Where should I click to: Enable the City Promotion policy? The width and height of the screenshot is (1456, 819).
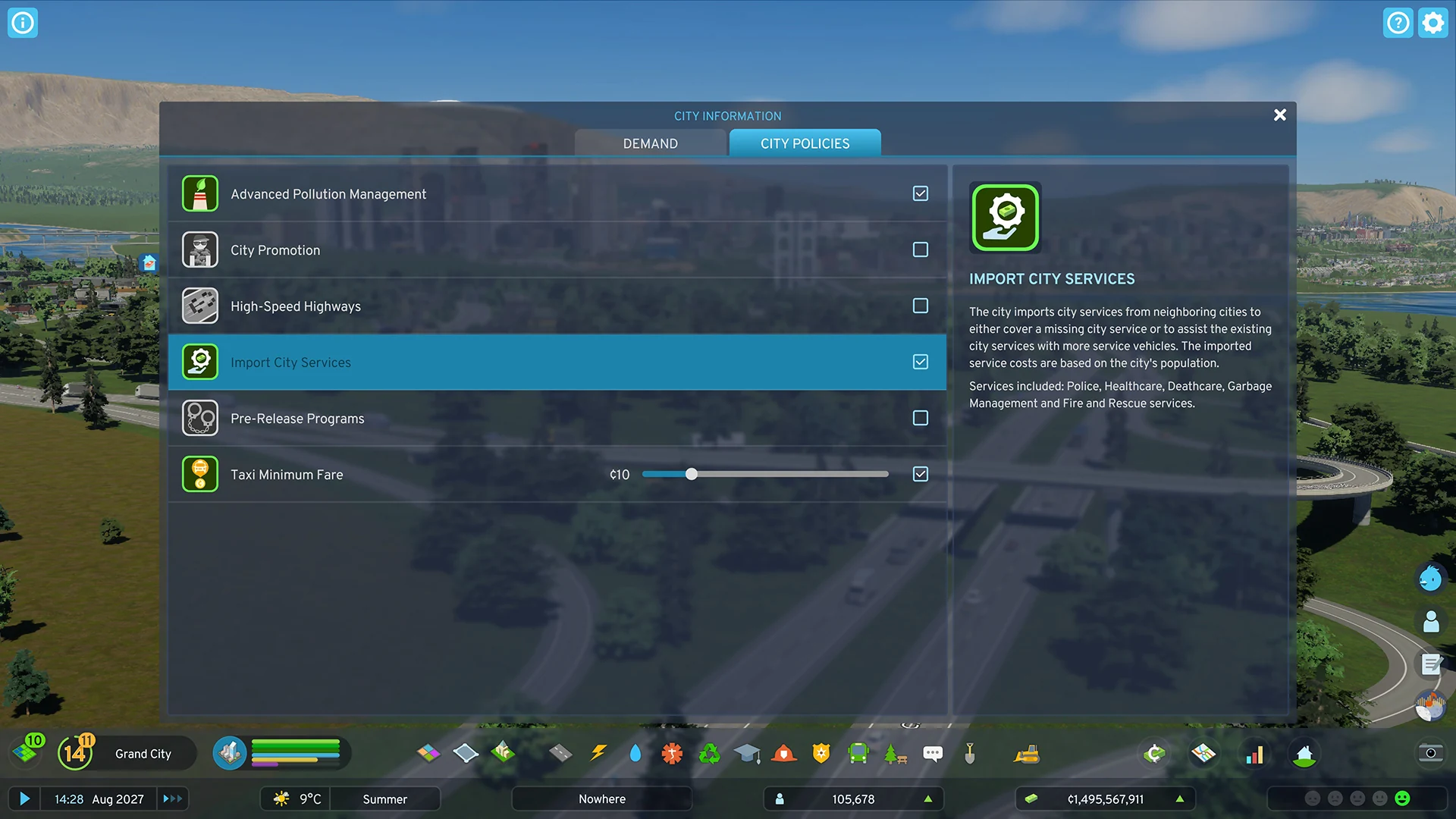920,249
